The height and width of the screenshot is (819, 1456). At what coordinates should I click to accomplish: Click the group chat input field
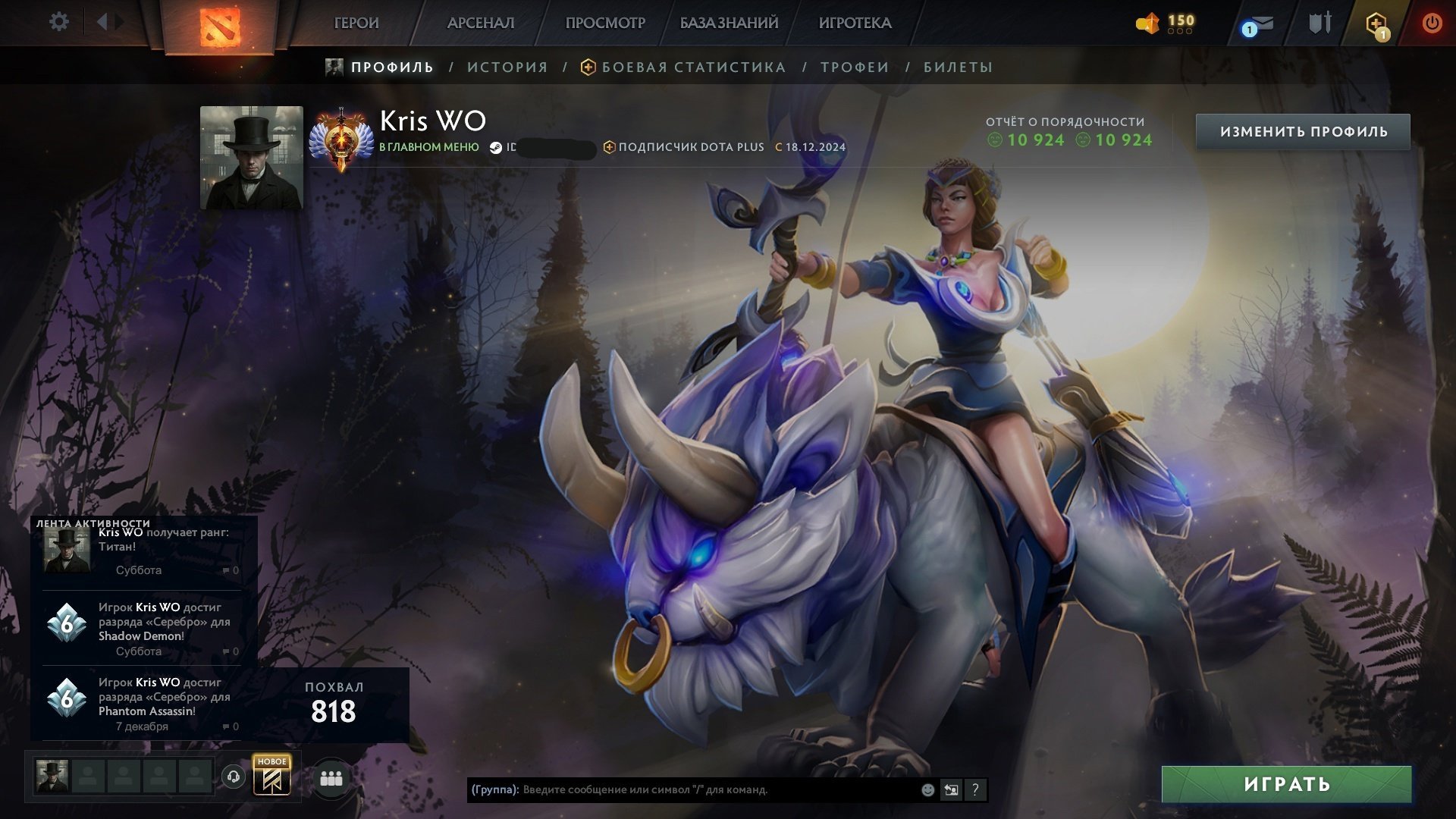pyautogui.click(x=682, y=789)
